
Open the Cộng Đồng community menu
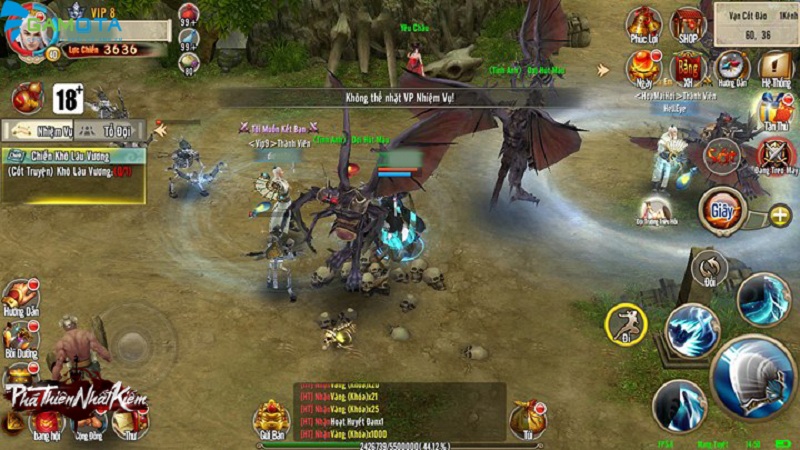(90, 422)
